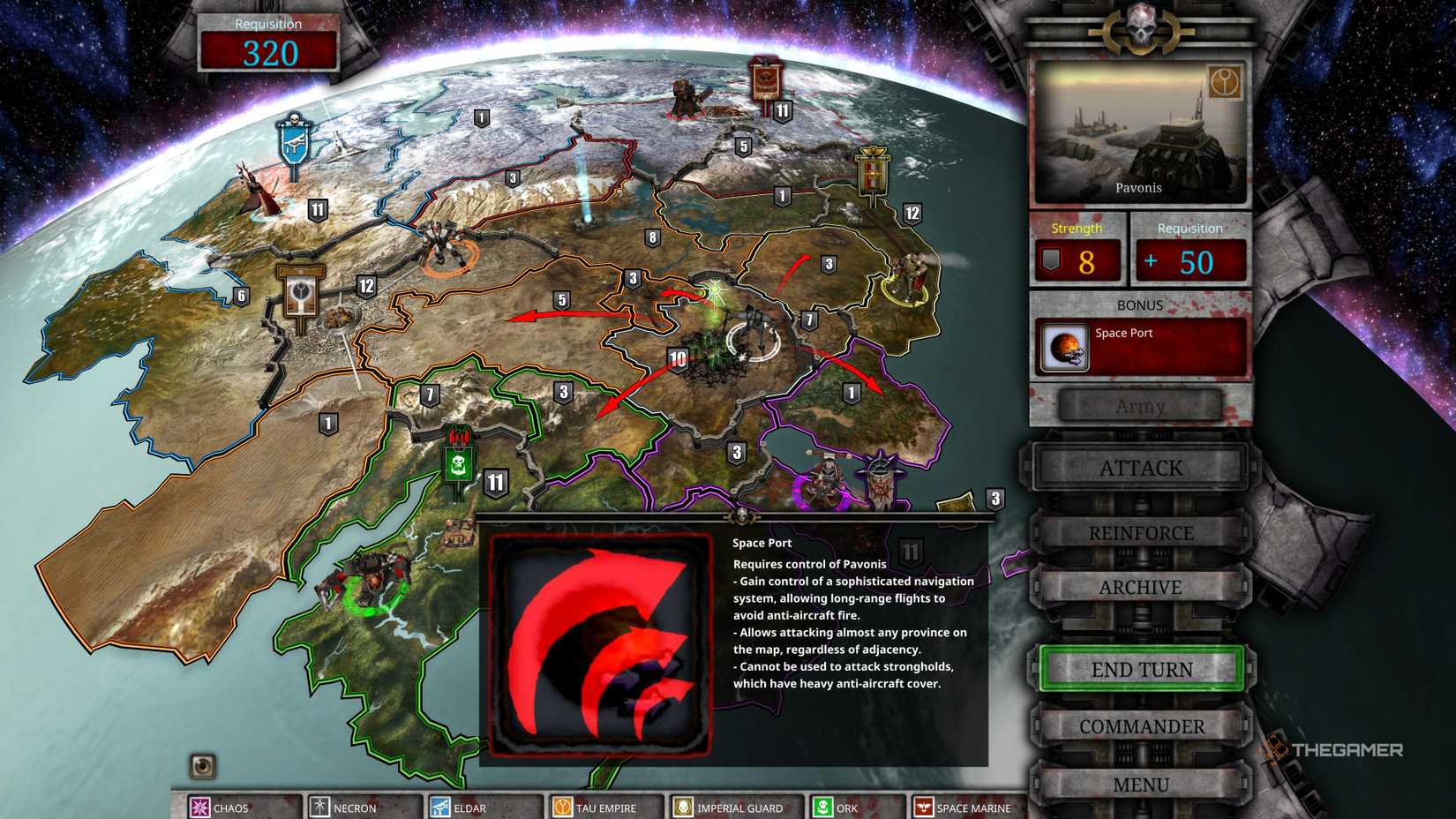The width and height of the screenshot is (1456, 819).
Task: Click the greyed Army button
Action: click(x=1139, y=406)
